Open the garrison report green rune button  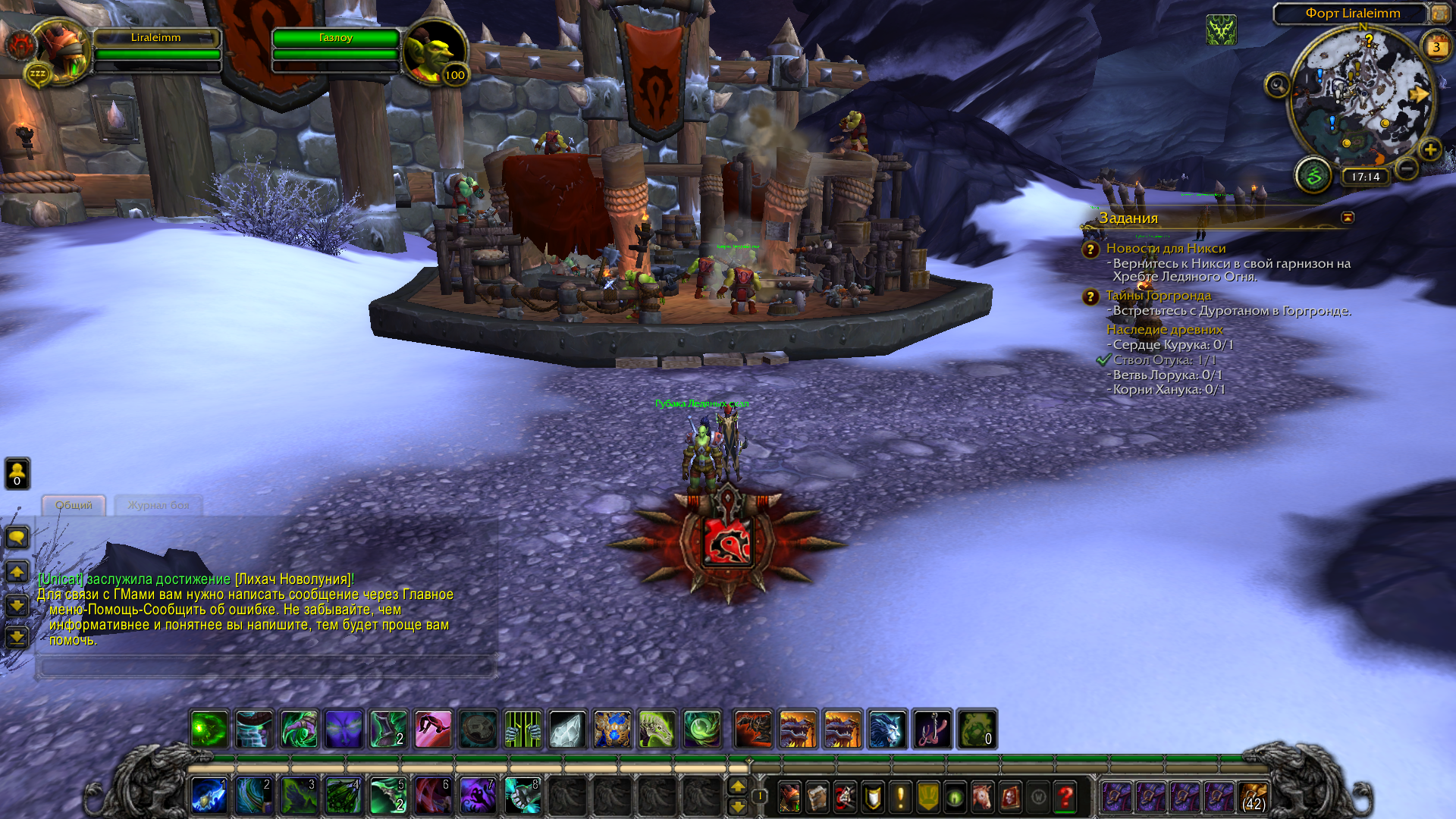(x=1313, y=176)
